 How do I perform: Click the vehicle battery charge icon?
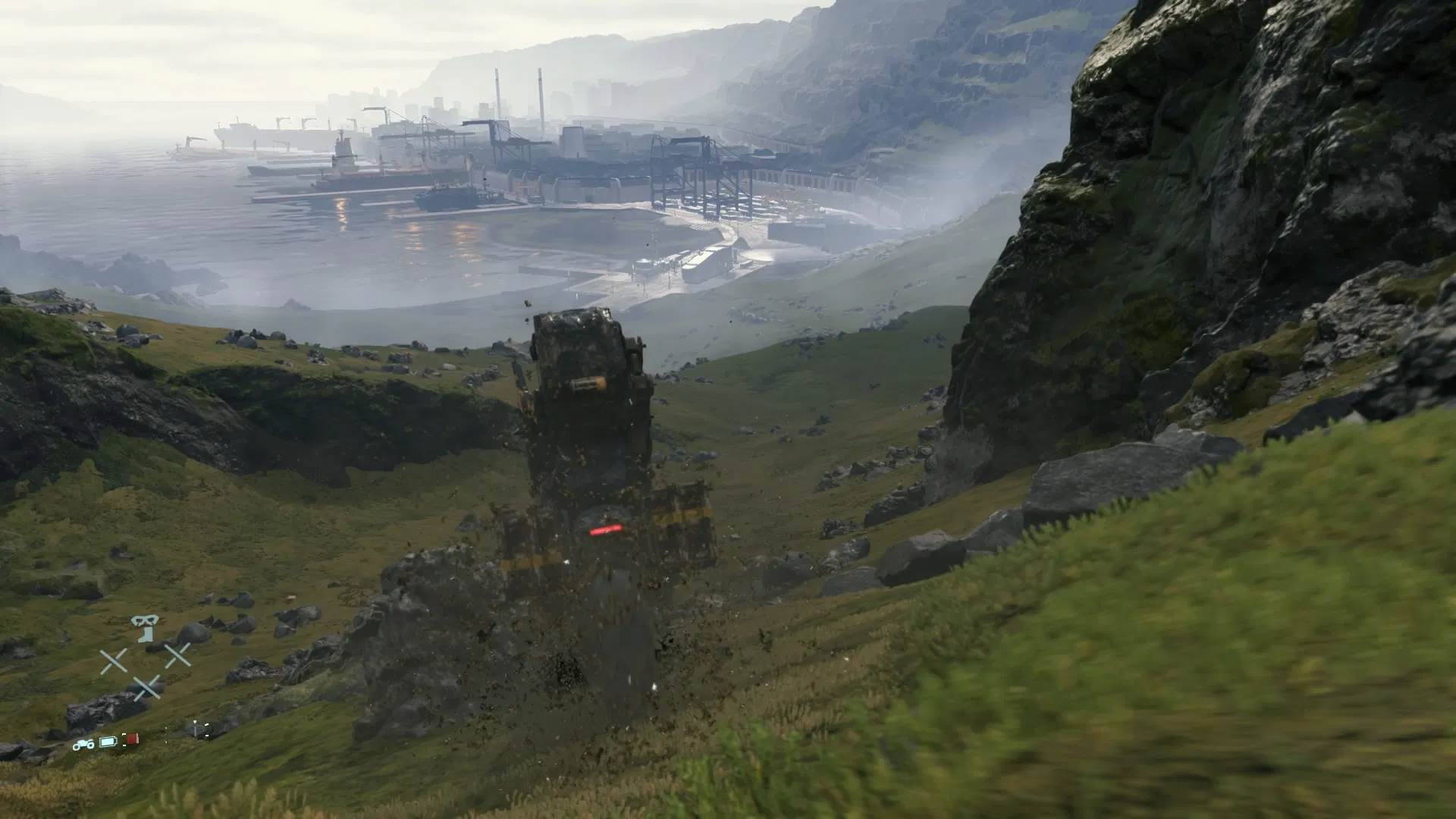108,742
